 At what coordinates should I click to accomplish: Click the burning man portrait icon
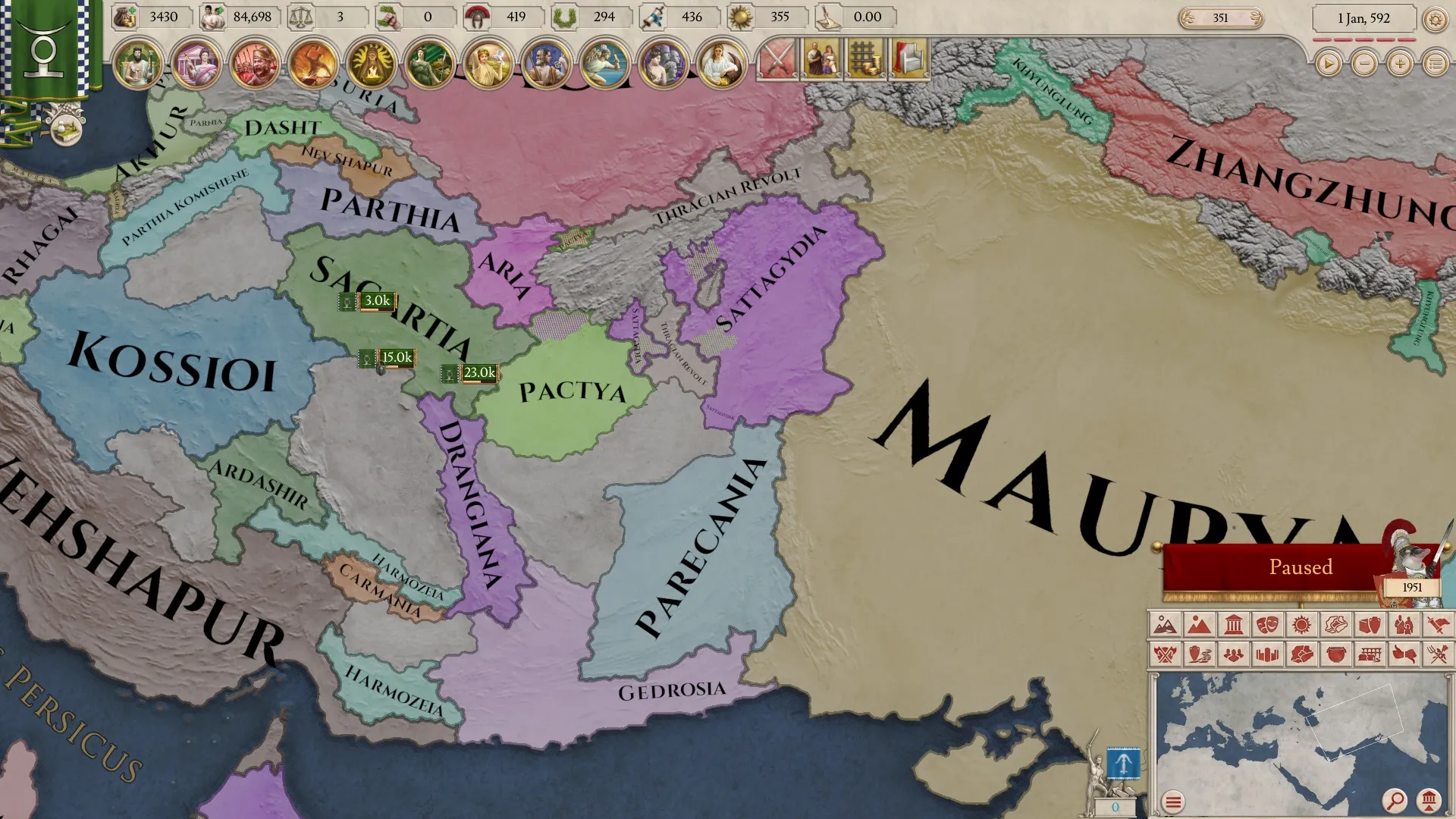tap(312, 64)
